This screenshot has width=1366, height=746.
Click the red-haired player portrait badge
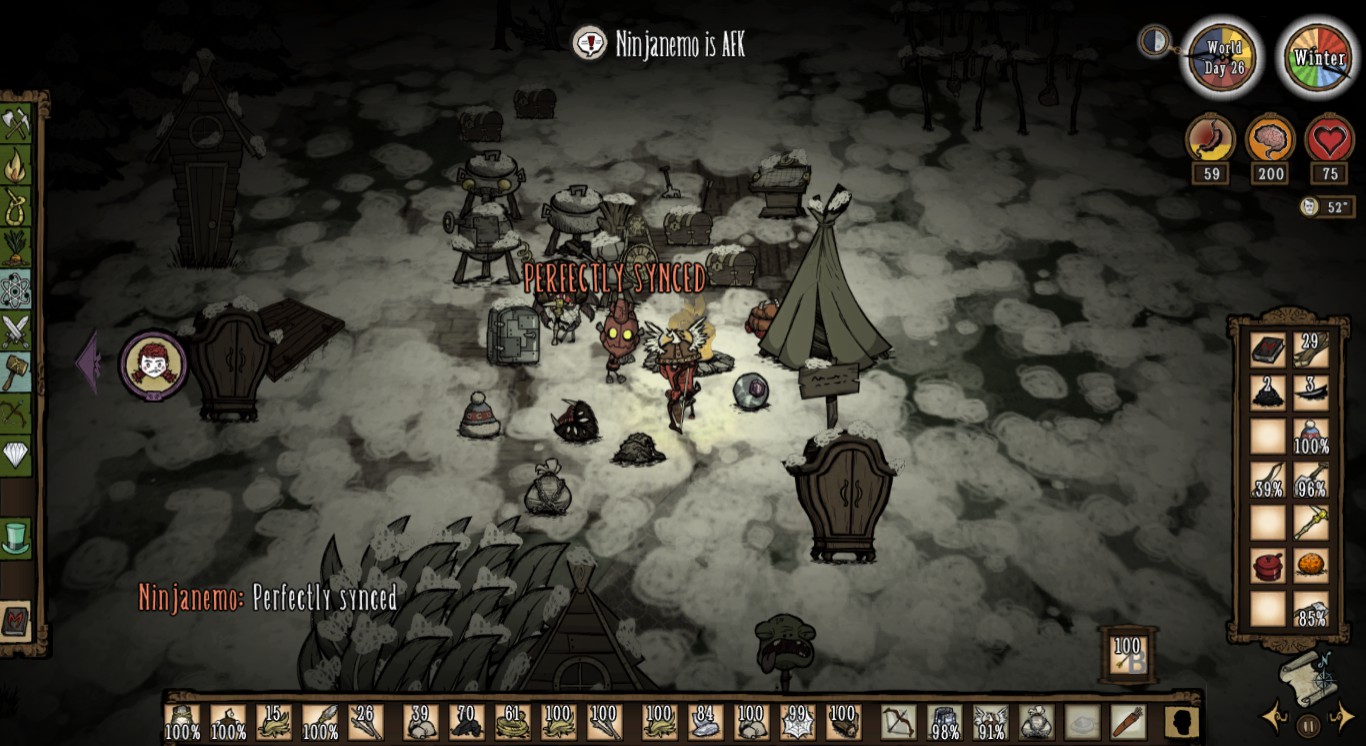coord(153,364)
